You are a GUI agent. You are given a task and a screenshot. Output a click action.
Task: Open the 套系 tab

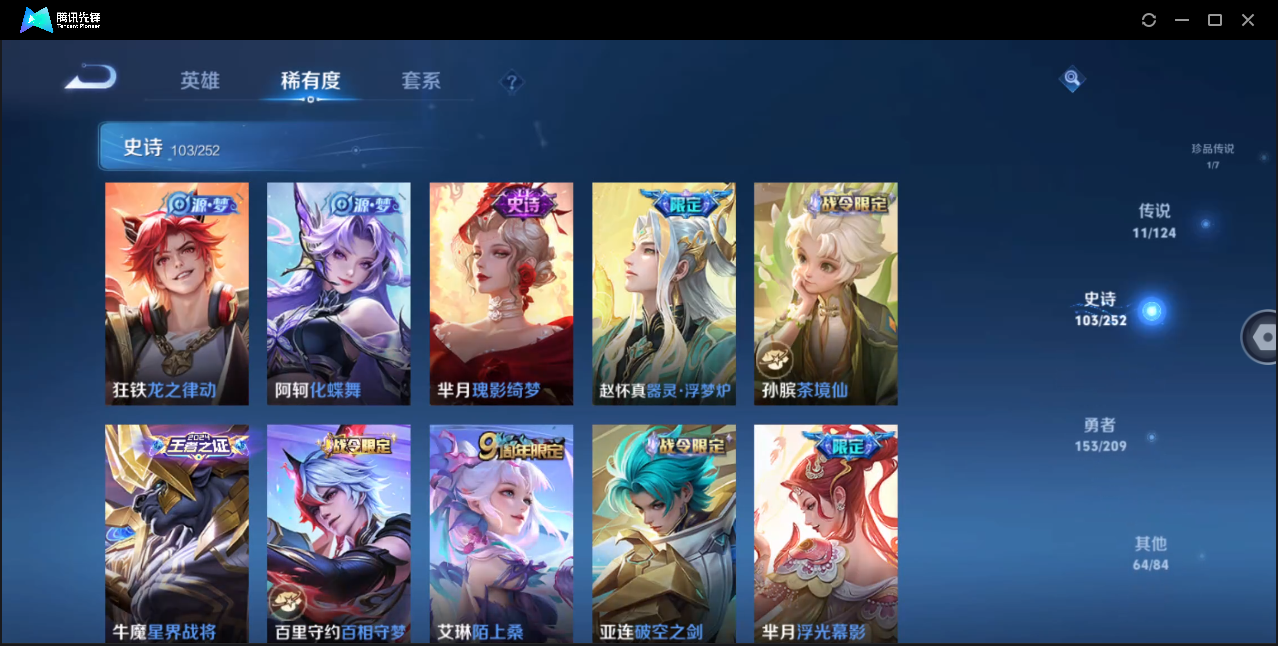tap(421, 81)
